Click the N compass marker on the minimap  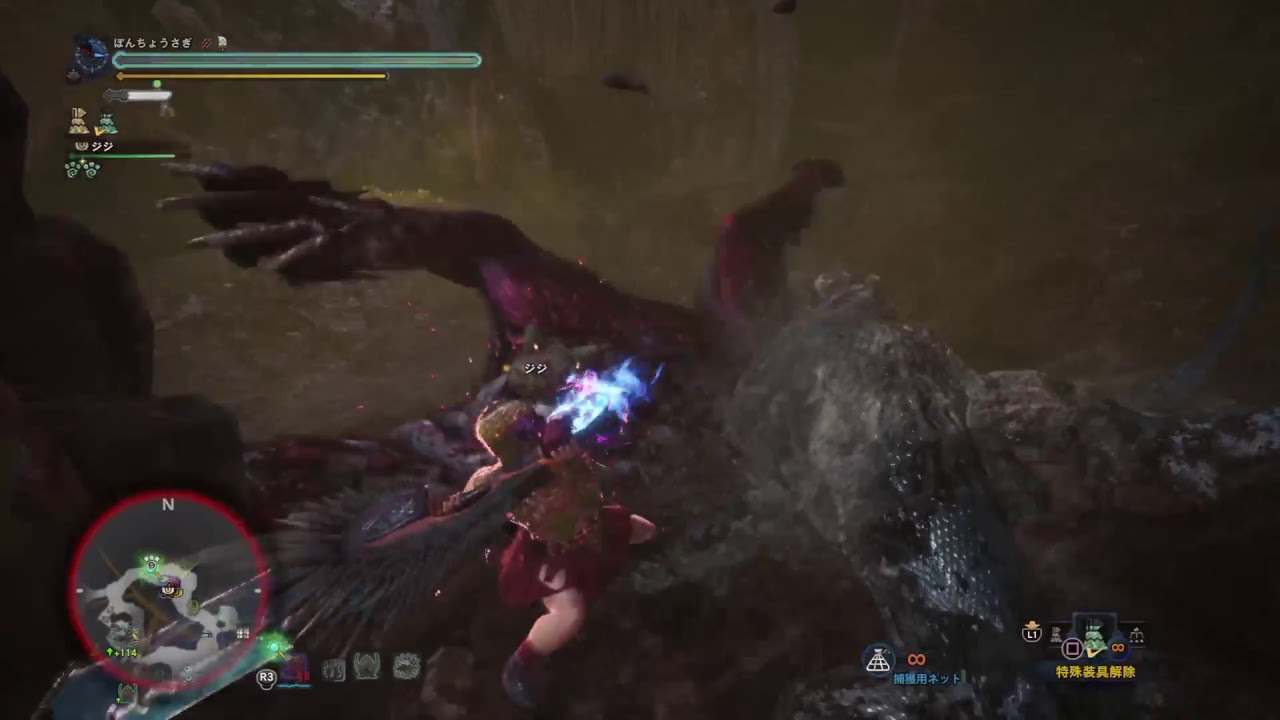168,505
